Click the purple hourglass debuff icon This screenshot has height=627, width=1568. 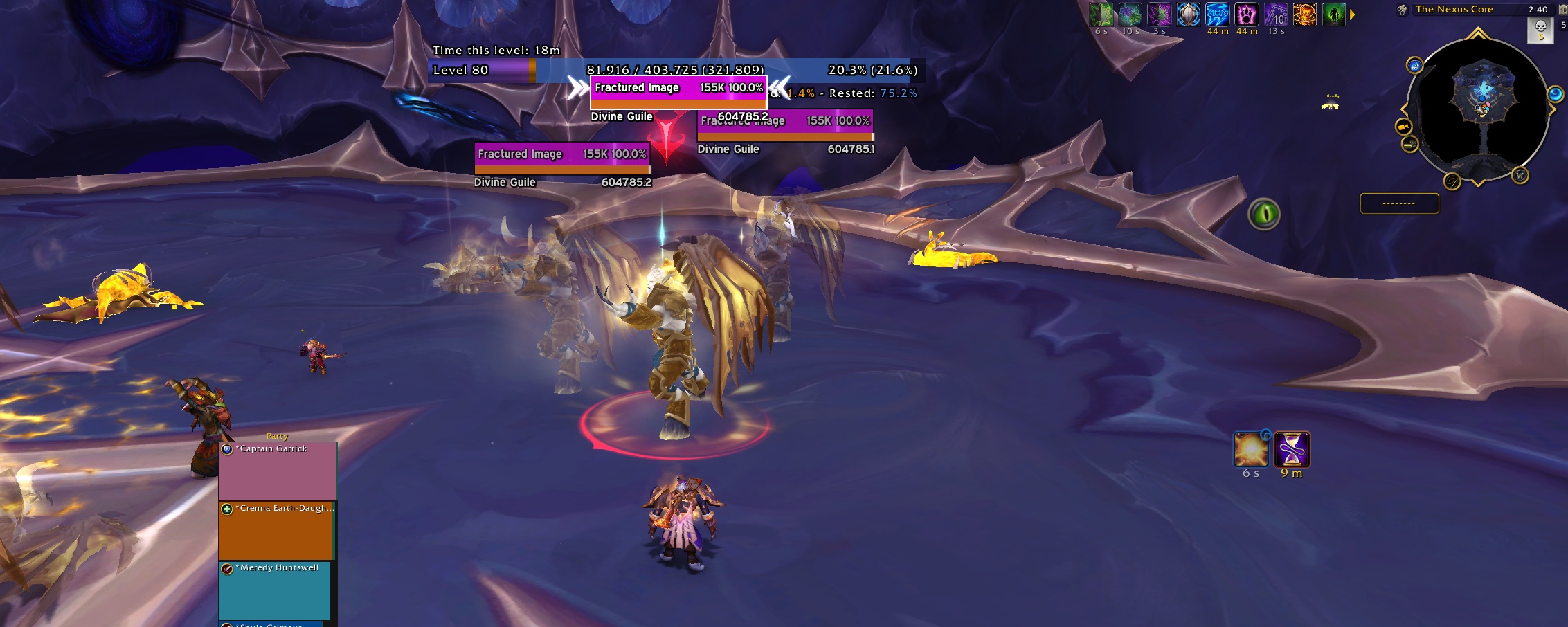click(x=1292, y=450)
